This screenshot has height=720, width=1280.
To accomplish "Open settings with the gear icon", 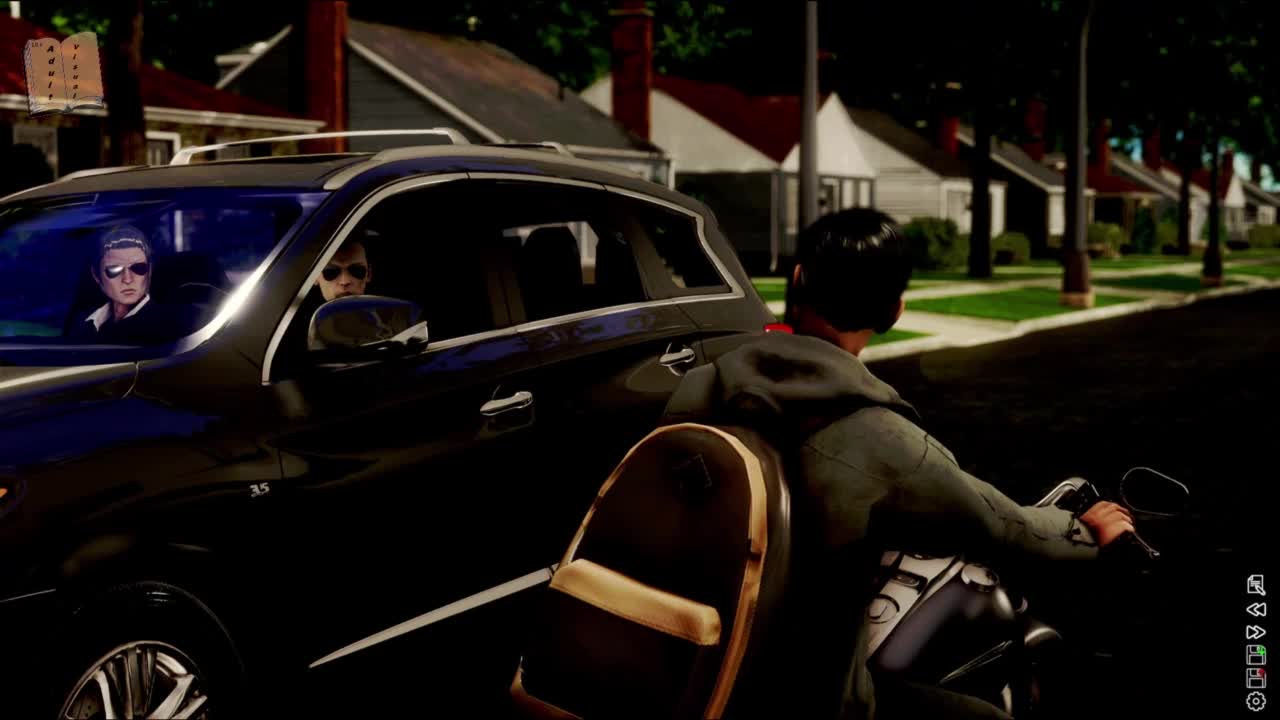I will point(1256,701).
